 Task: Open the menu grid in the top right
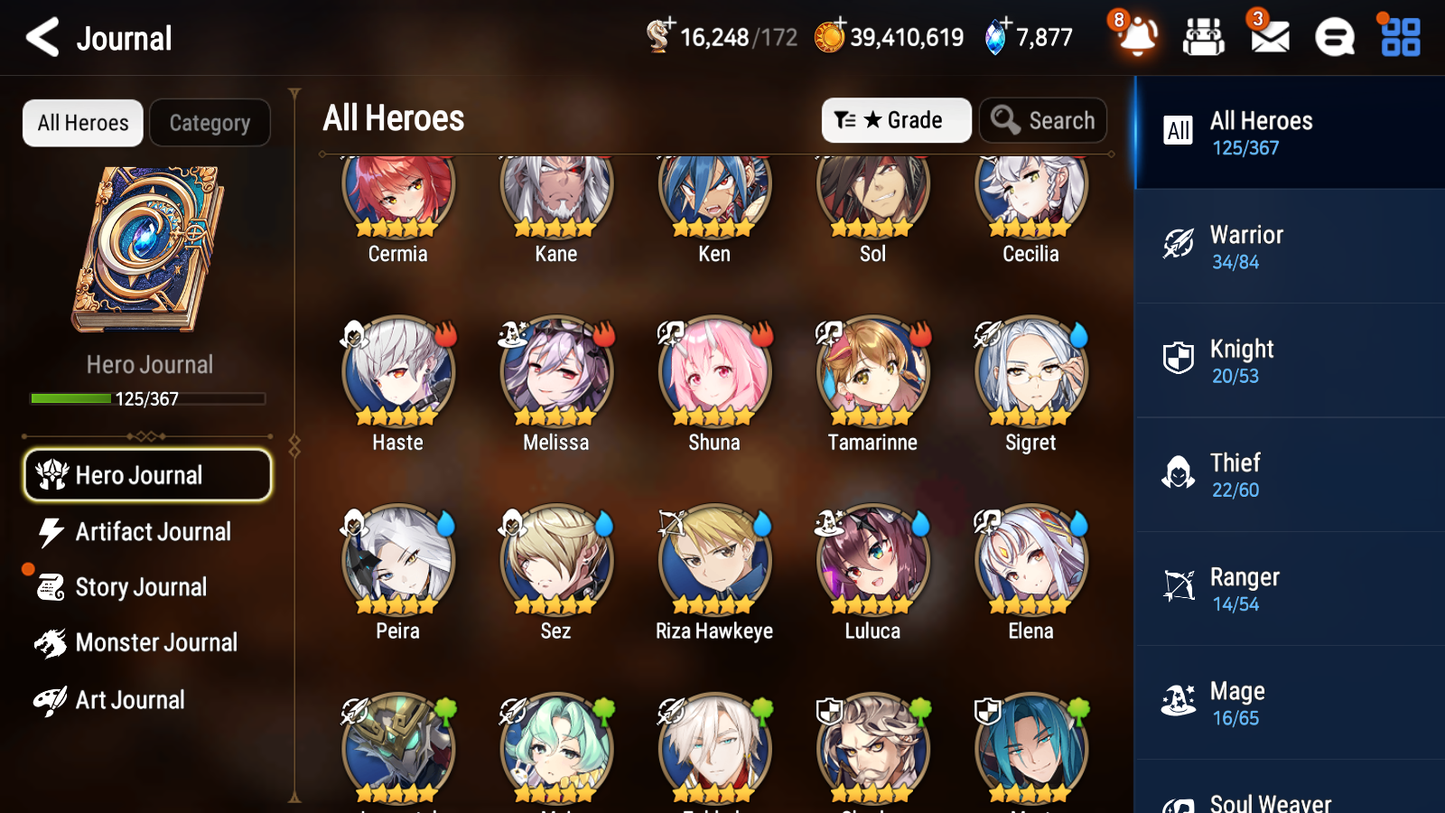pos(1398,36)
